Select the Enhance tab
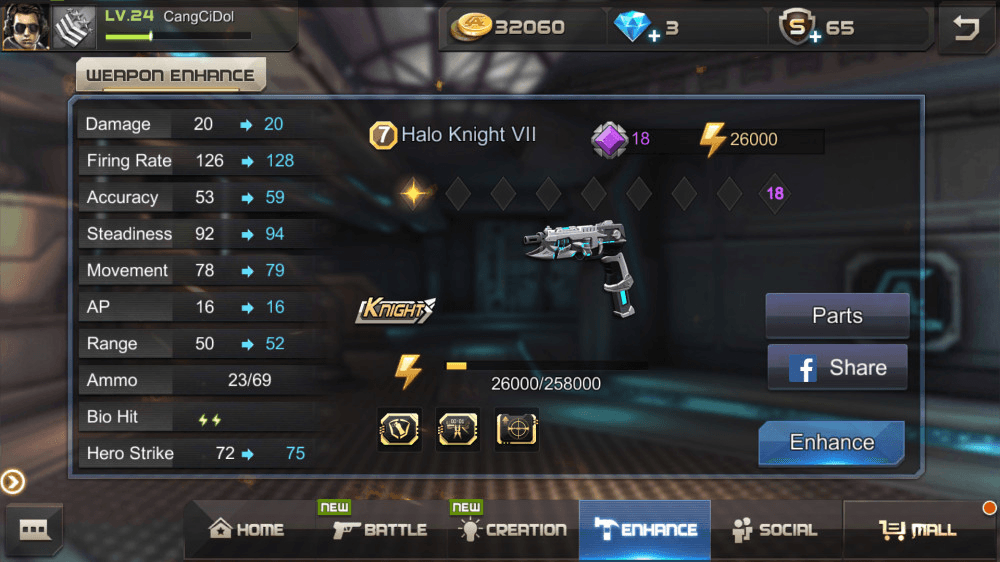This screenshot has width=1000, height=562. pyautogui.click(x=644, y=530)
